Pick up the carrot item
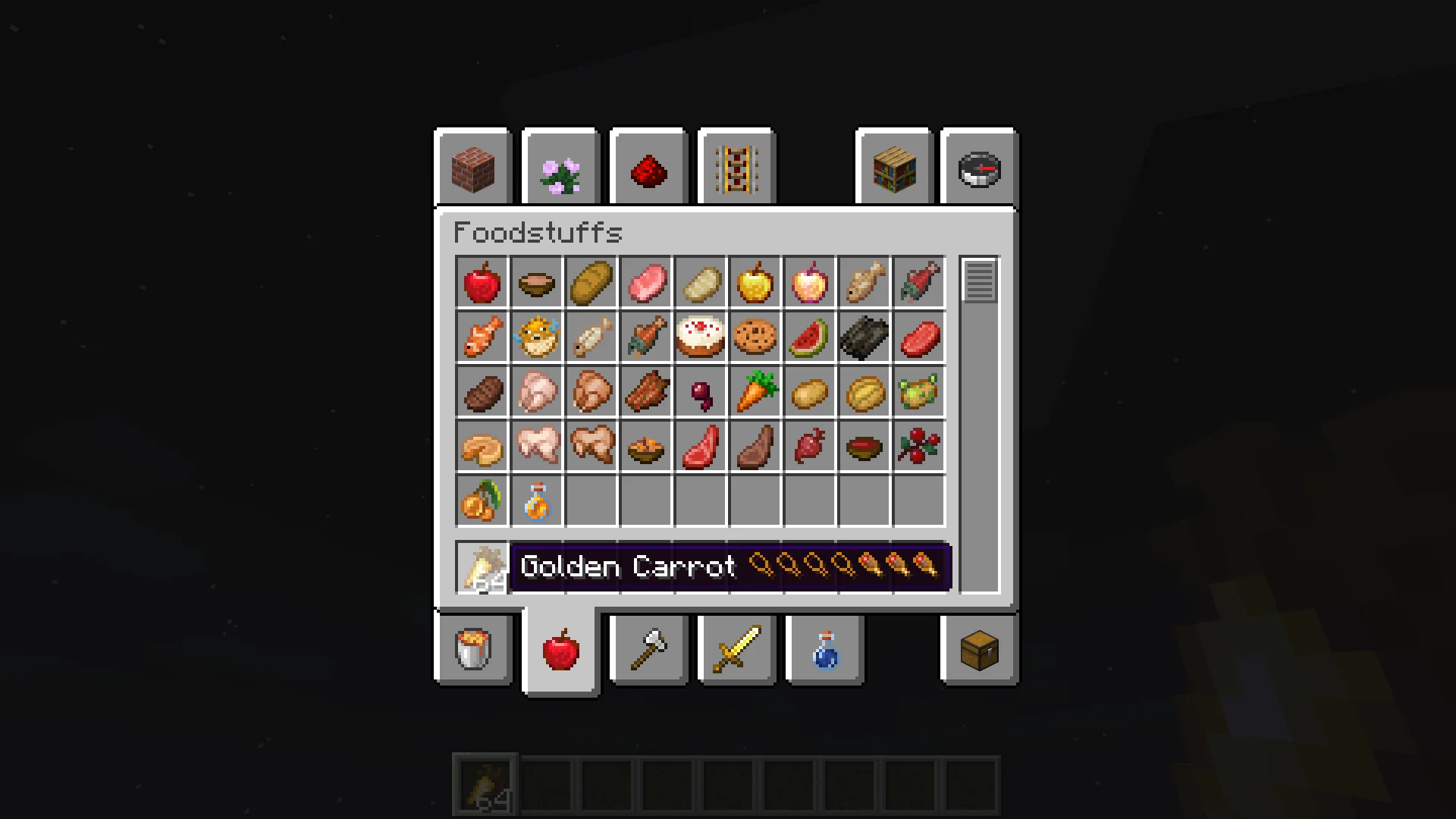The image size is (1456, 819). [755, 392]
